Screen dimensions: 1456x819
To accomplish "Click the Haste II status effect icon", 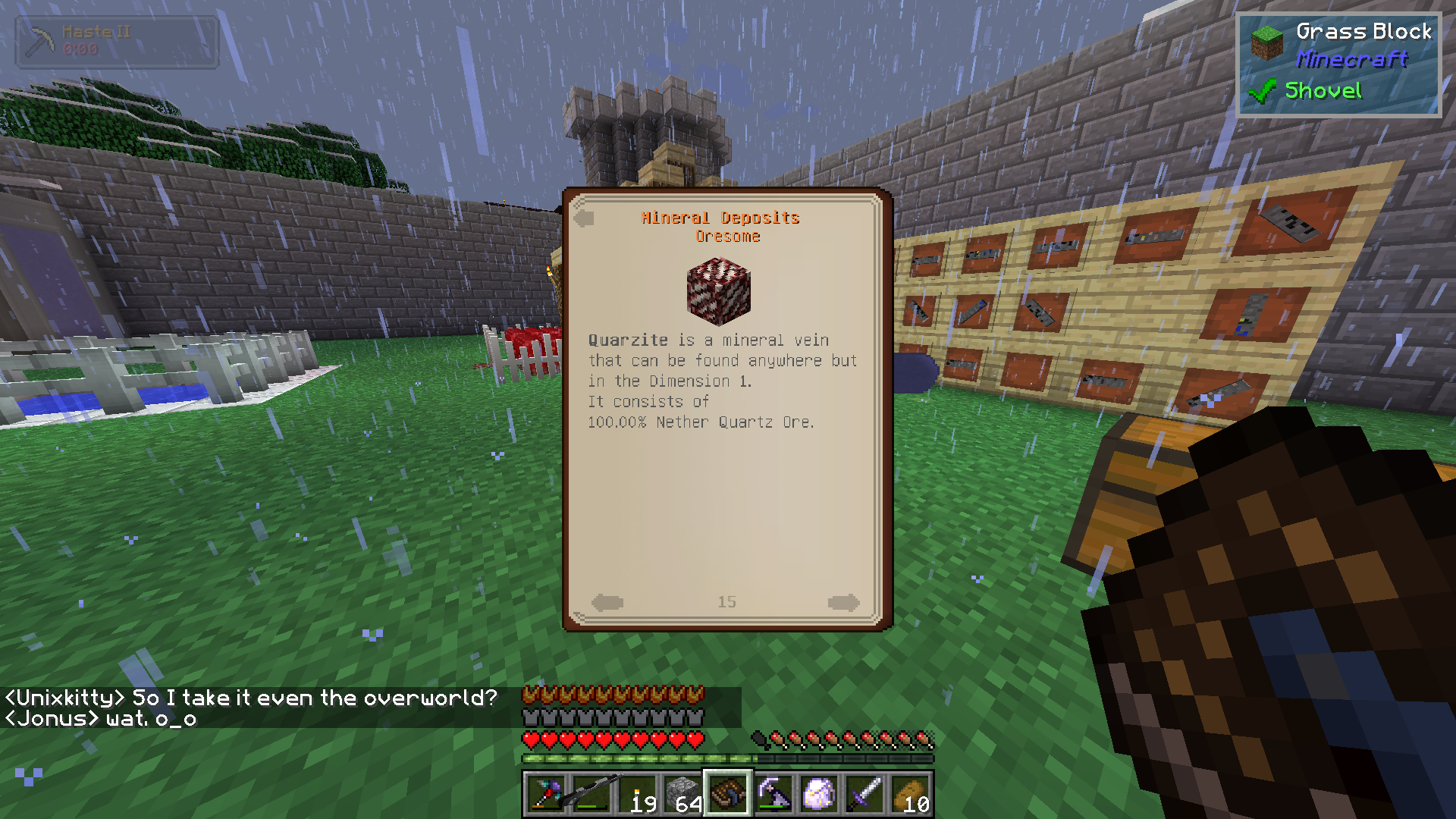I will [x=39, y=42].
